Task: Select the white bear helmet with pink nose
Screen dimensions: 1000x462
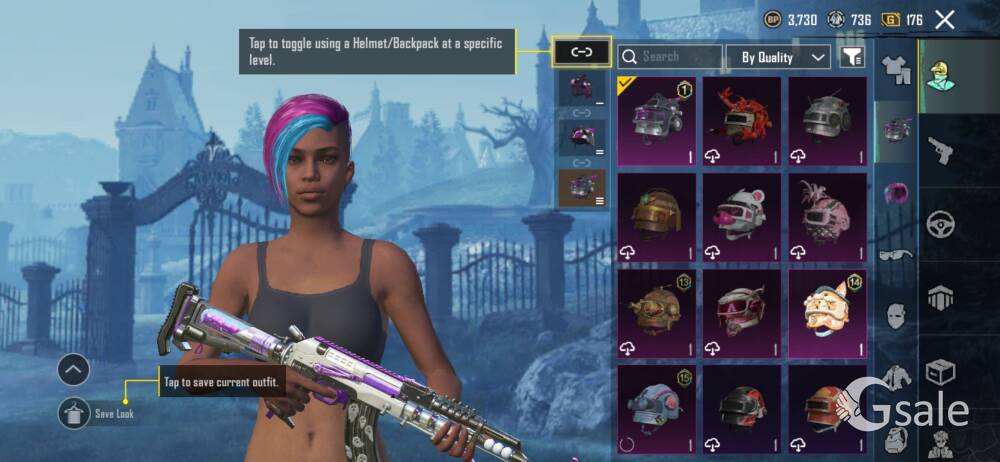Action: click(x=741, y=216)
